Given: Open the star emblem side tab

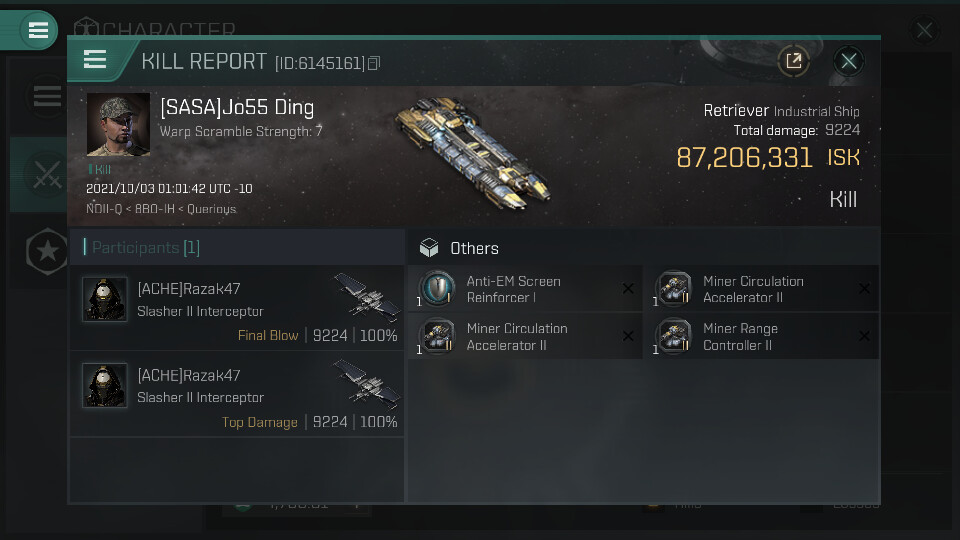Looking at the screenshot, I should (47, 252).
